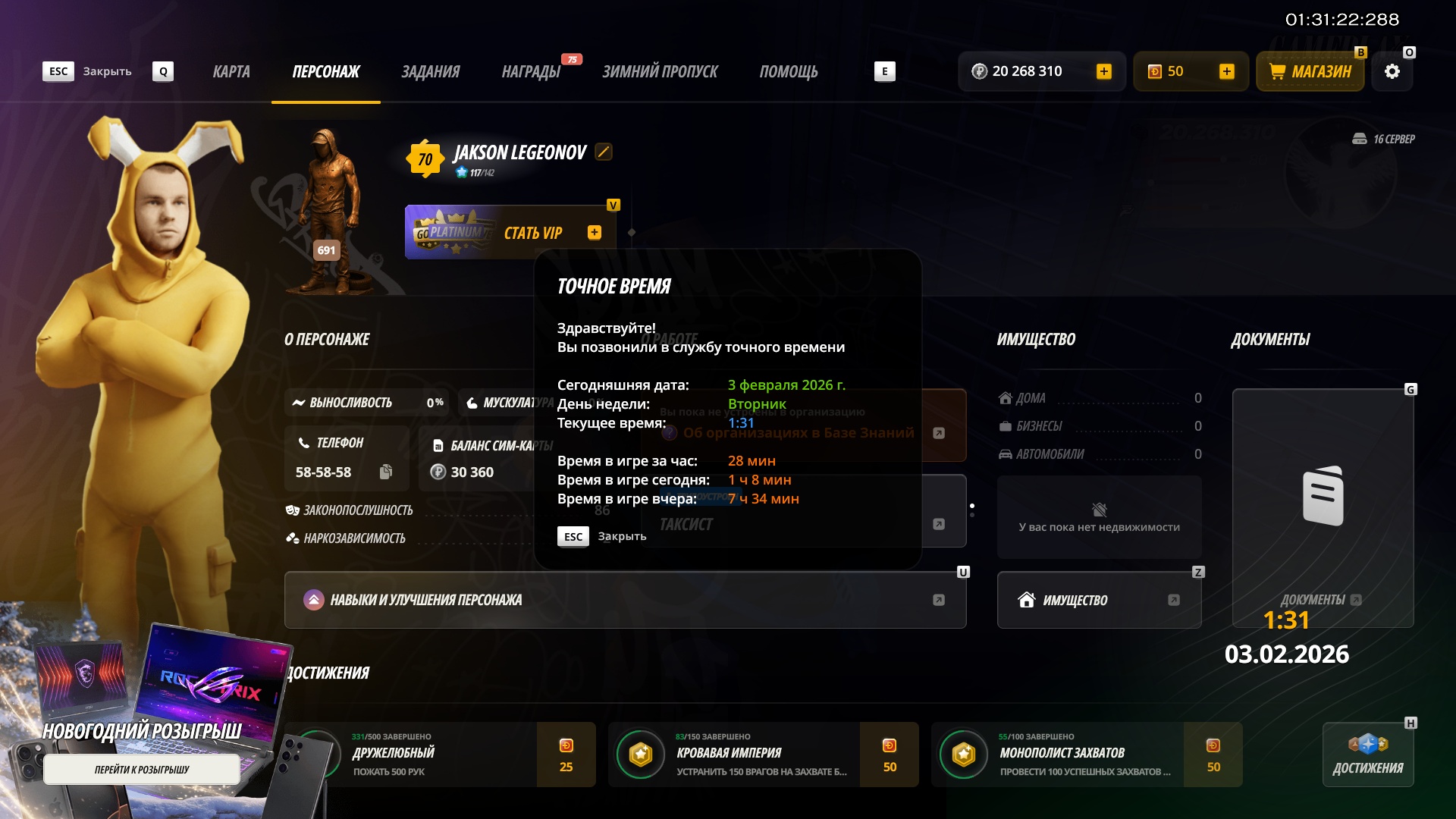Viewport: 1456px width, 819px height.
Task: Select the Монополист захватов achievement card
Action: [1086, 755]
